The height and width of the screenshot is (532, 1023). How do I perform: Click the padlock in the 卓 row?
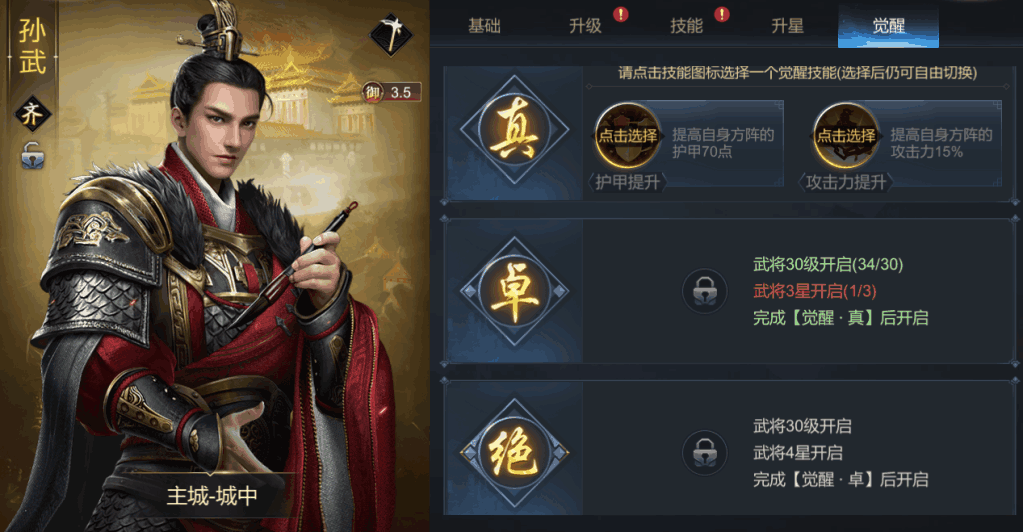pos(704,291)
